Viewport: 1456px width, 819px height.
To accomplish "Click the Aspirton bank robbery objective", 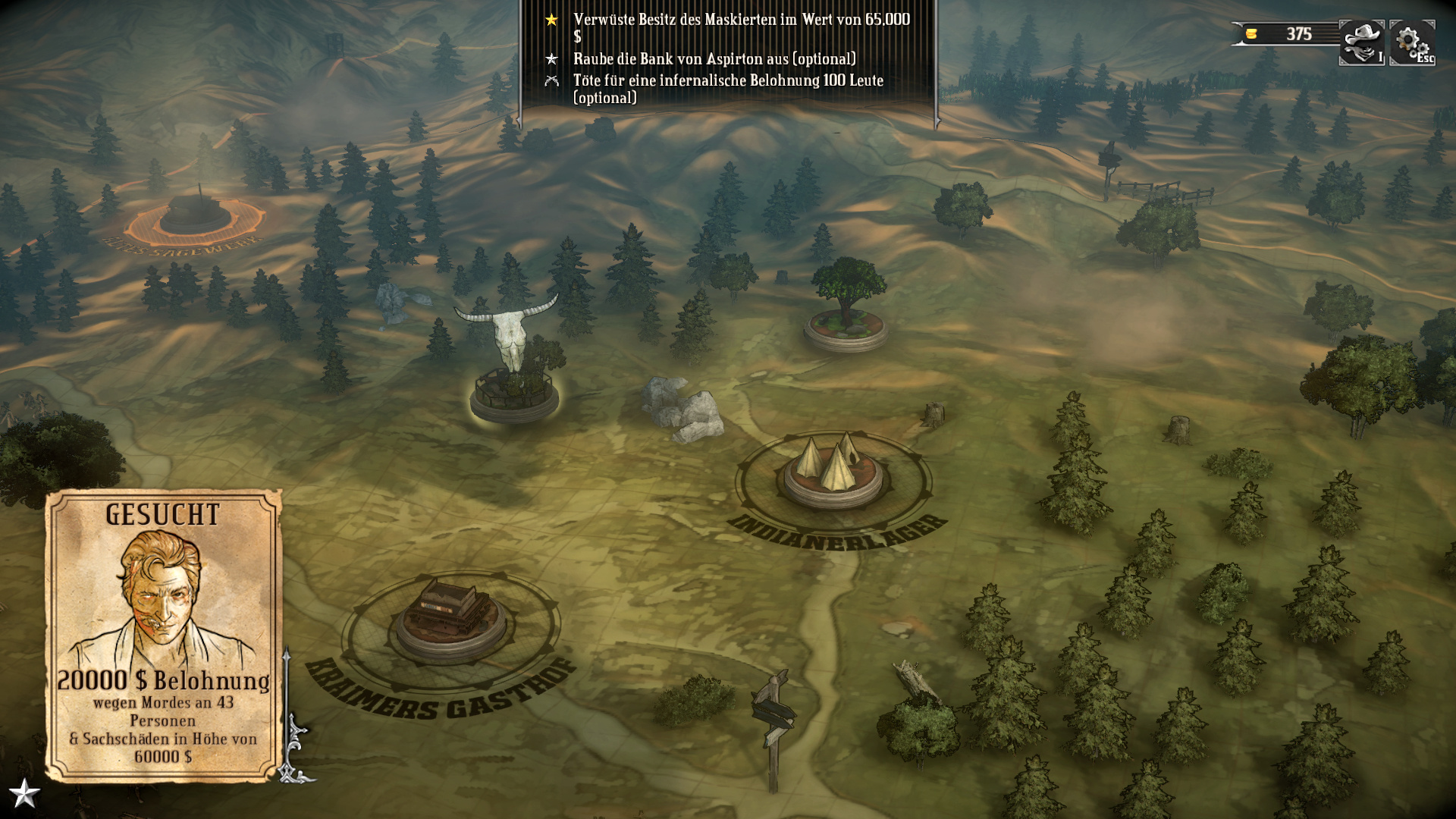I will point(714,59).
